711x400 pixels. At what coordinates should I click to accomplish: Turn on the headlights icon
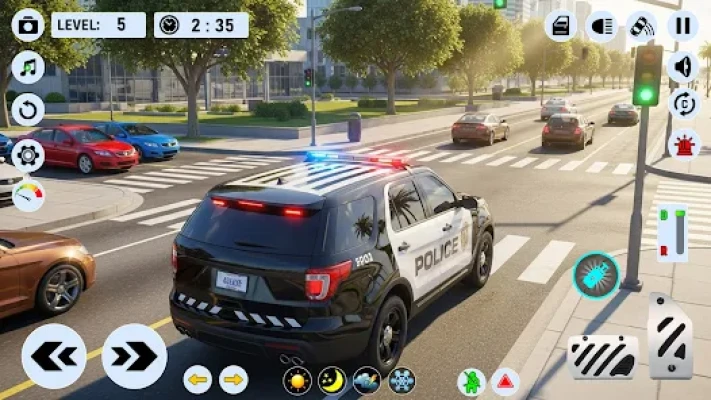tap(602, 25)
